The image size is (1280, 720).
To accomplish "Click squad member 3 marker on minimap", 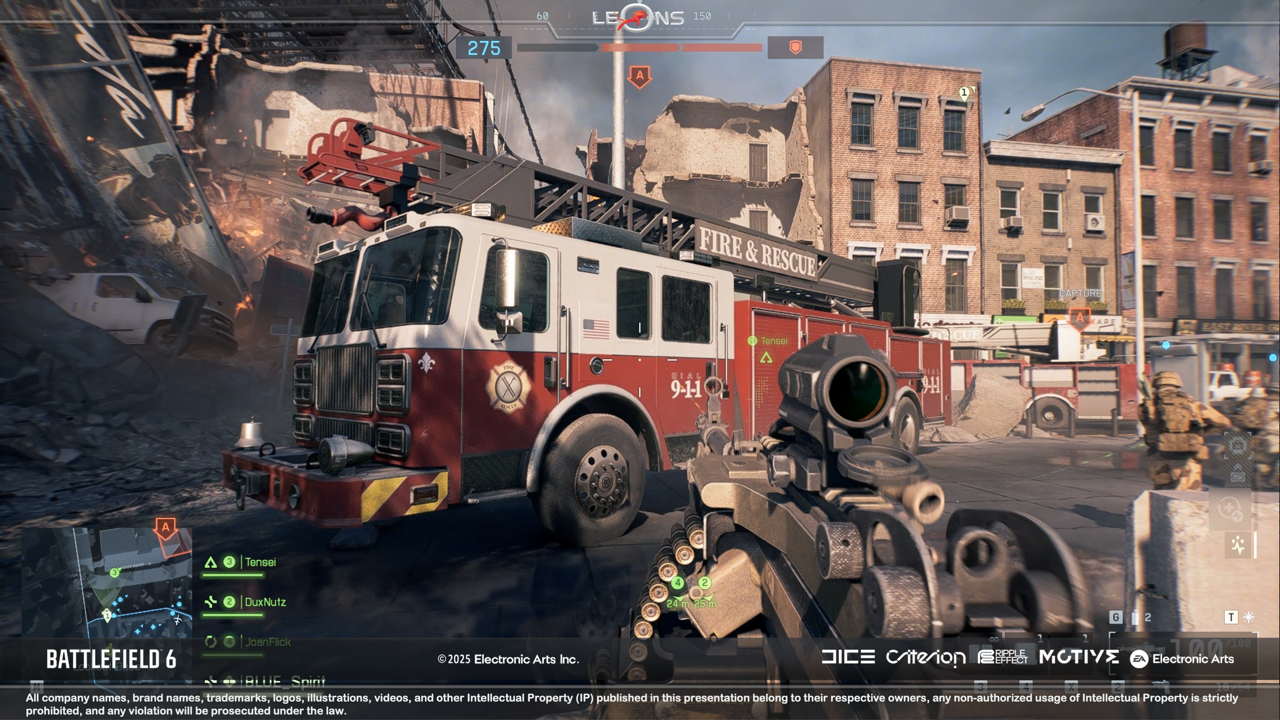I will (115, 573).
